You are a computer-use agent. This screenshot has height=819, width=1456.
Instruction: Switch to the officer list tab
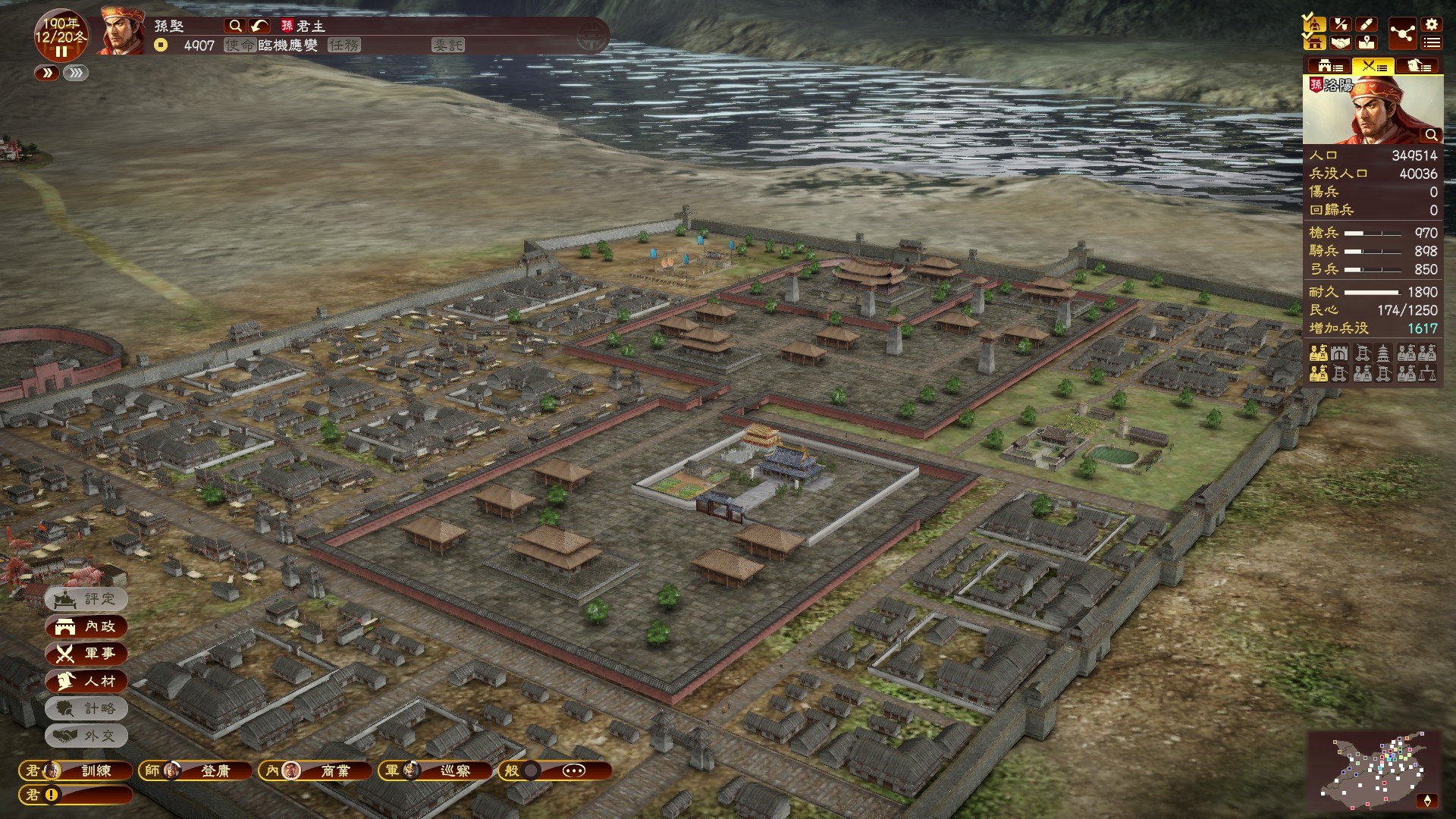(x=1417, y=66)
